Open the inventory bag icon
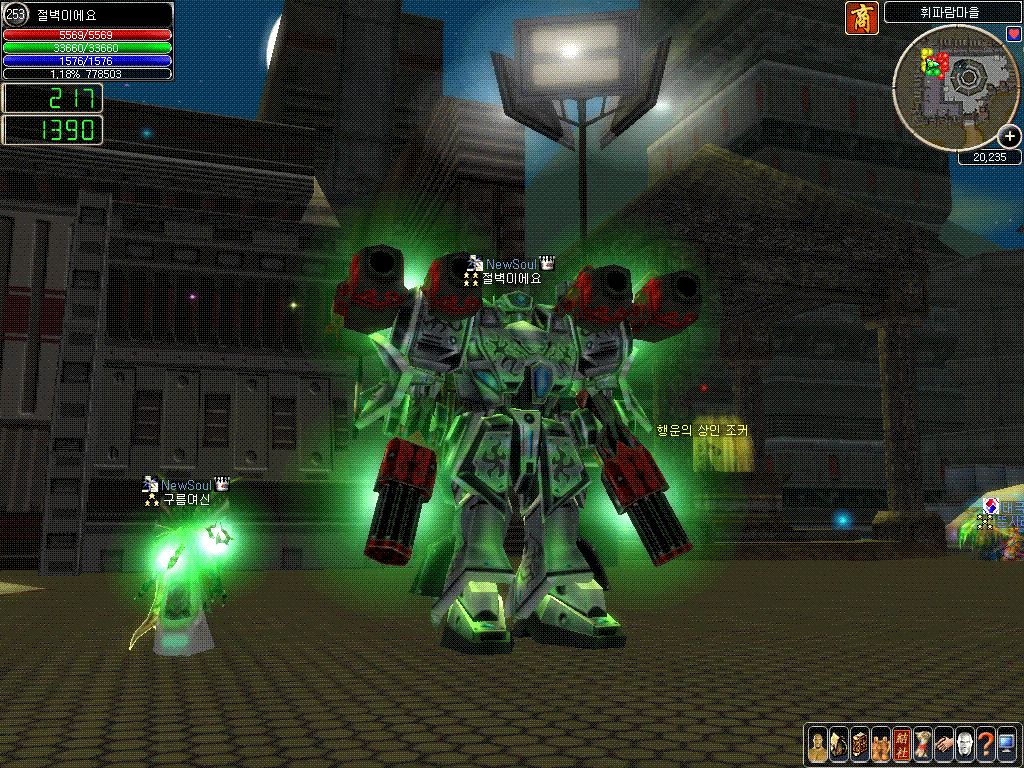 pyautogui.click(x=839, y=744)
